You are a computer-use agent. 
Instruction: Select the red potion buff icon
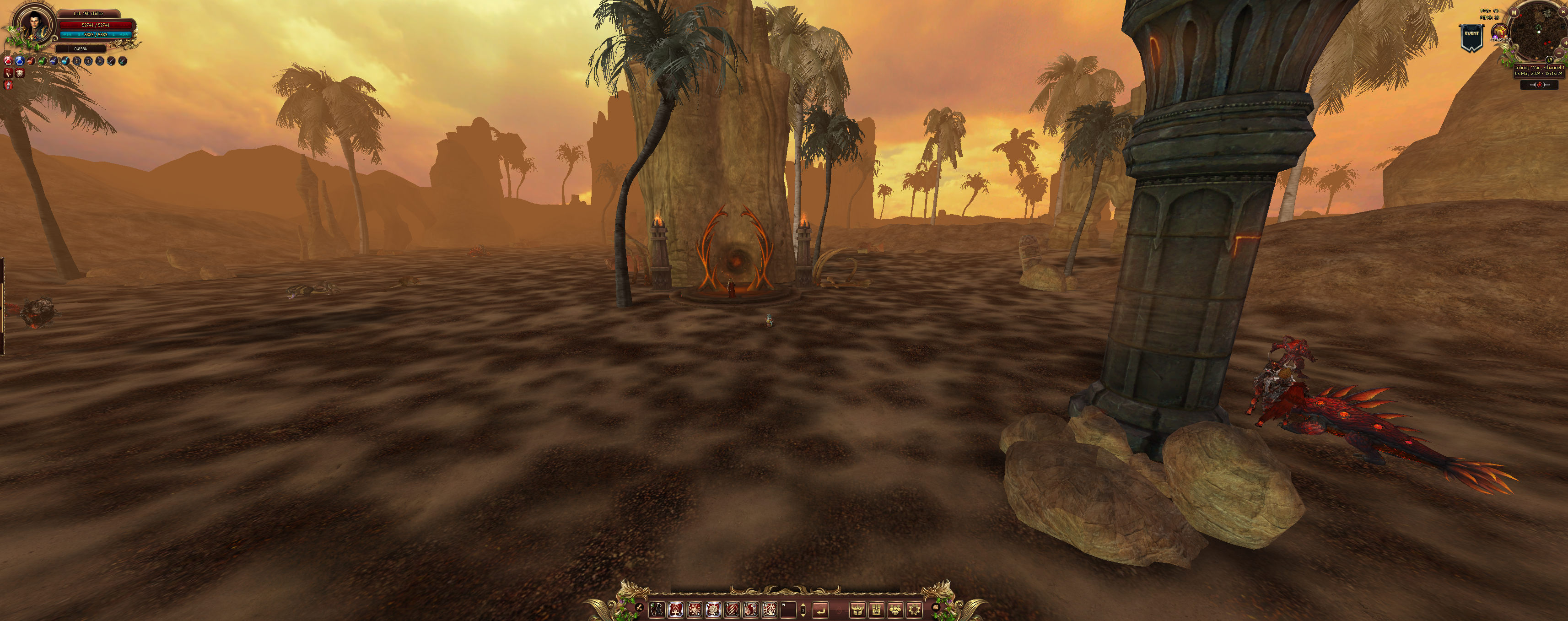click(8, 61)
